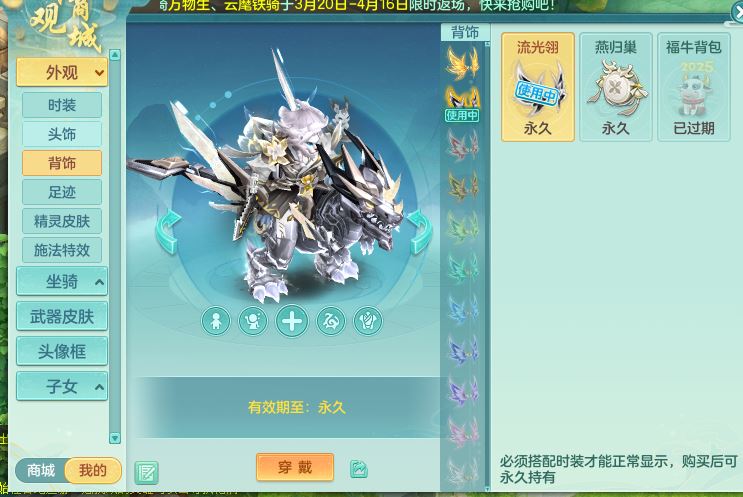
Task: Switch to the 头饰 headwear category
Action: (x=61, y=134)
